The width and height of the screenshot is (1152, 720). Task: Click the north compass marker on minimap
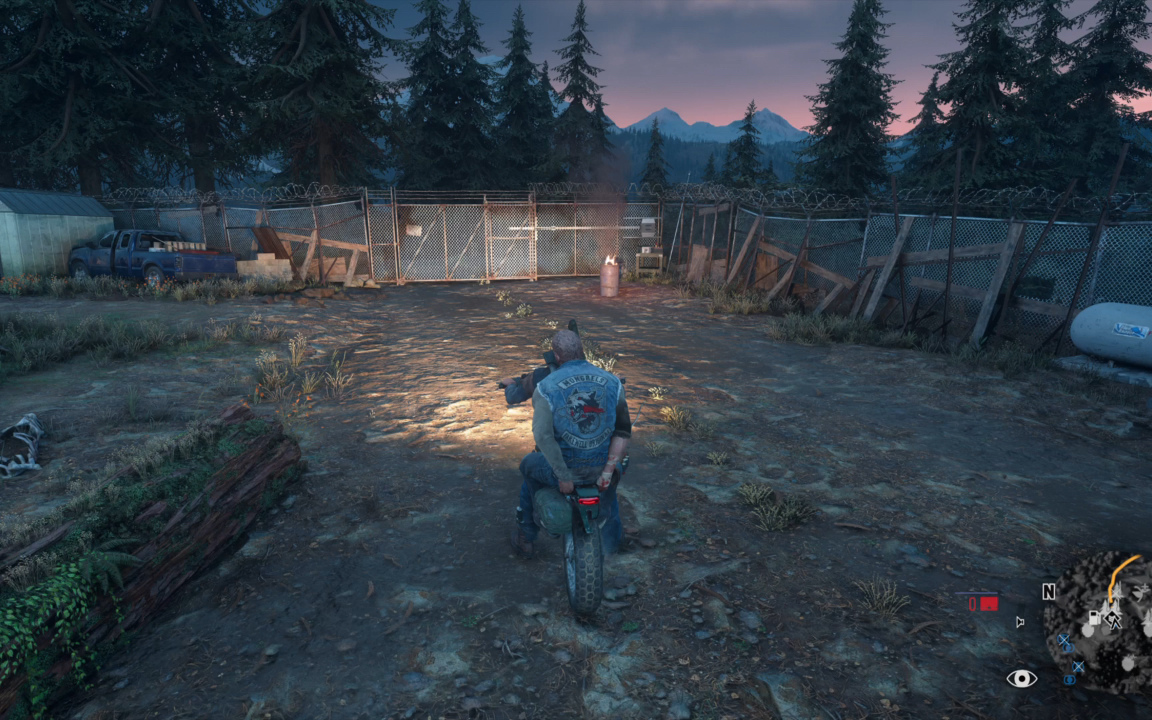coord(1048,591)
